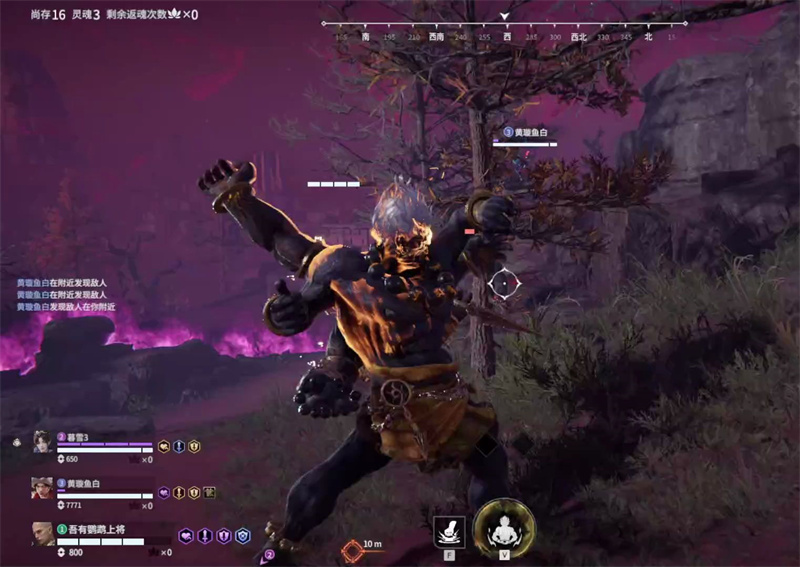Click the orange 10 m diamond marker

[352, 548]
